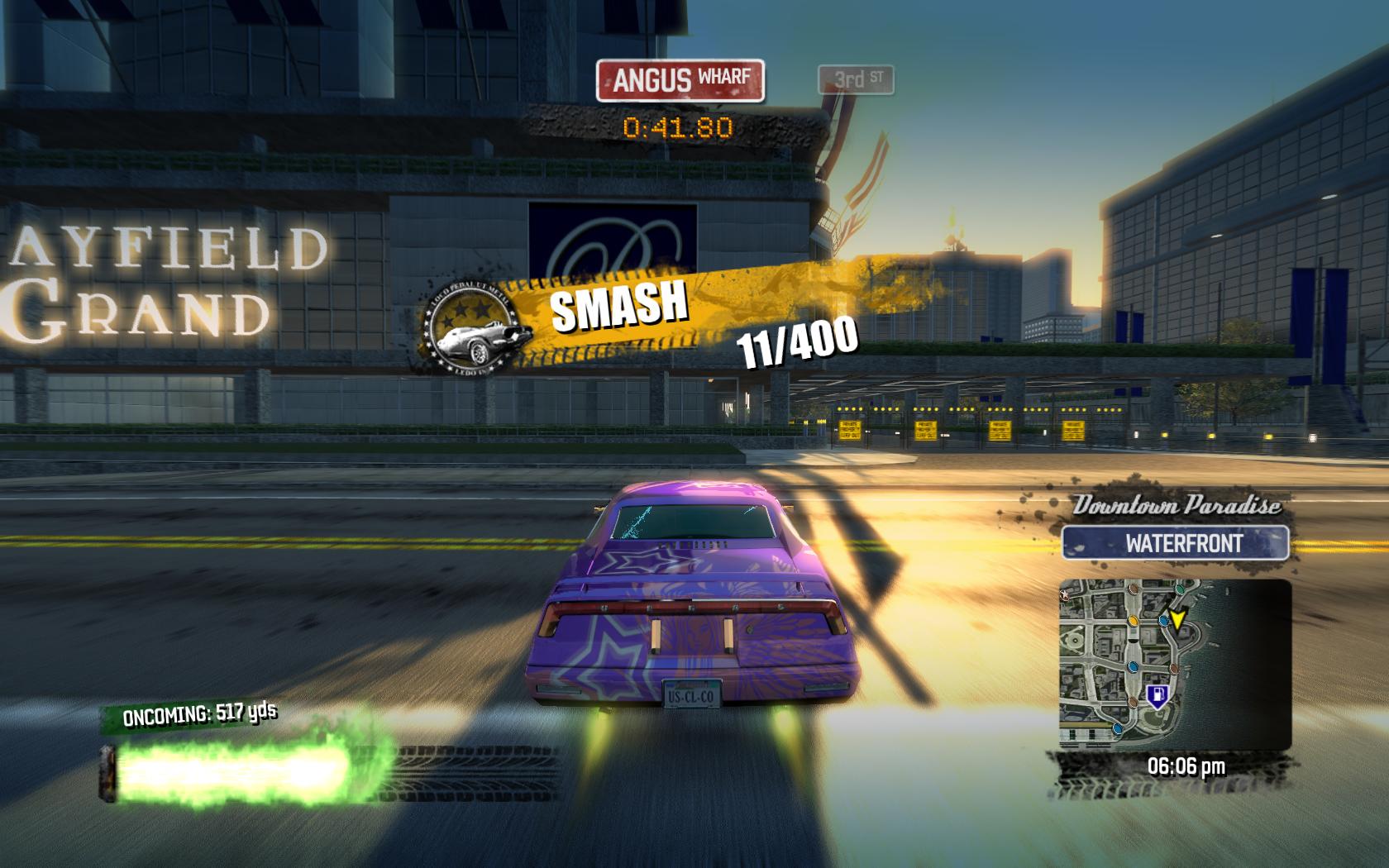
Task: Select the gas station marker on minimap
Action: 1155,695
